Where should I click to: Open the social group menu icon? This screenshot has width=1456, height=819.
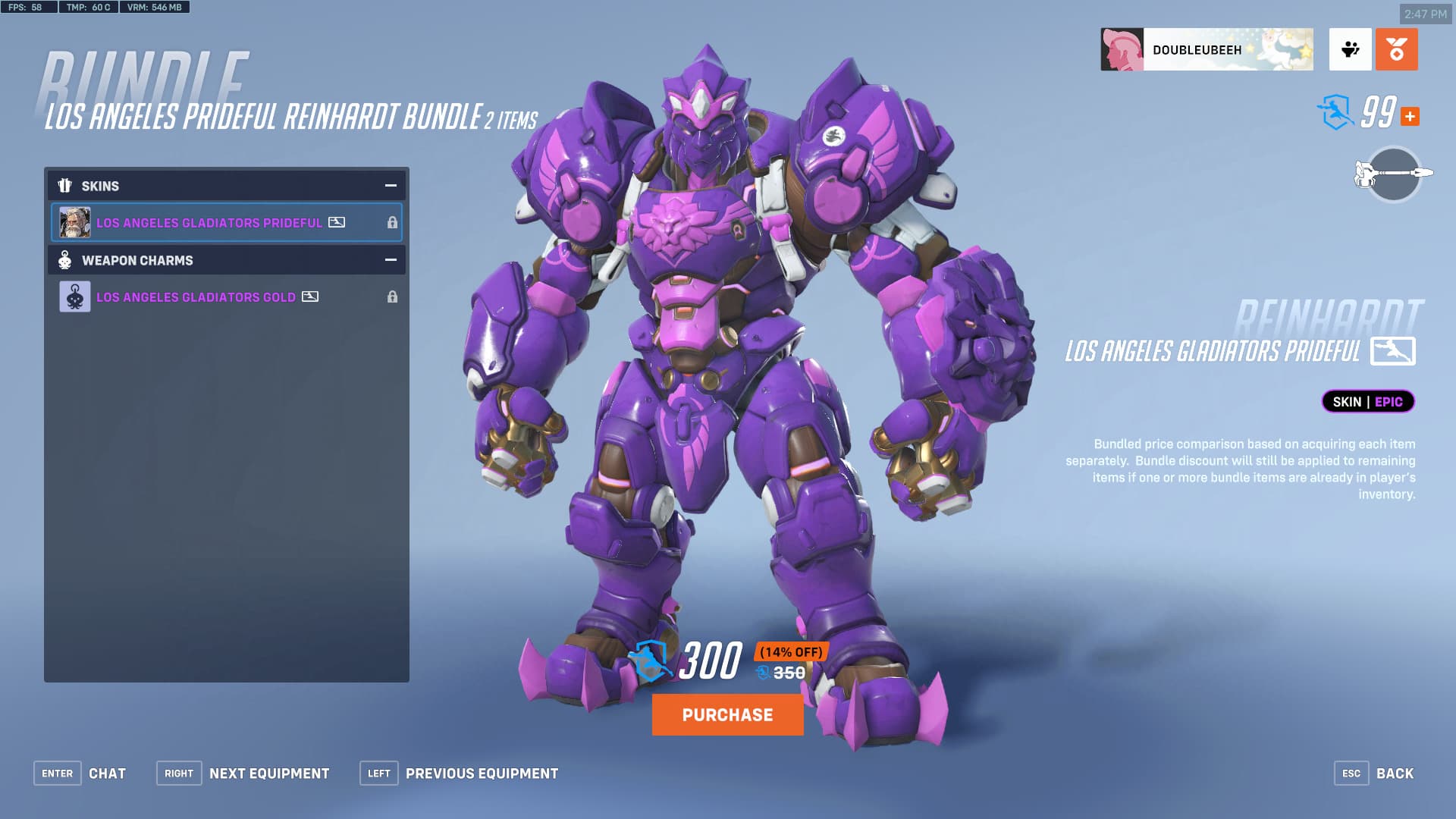(1350, 50)
